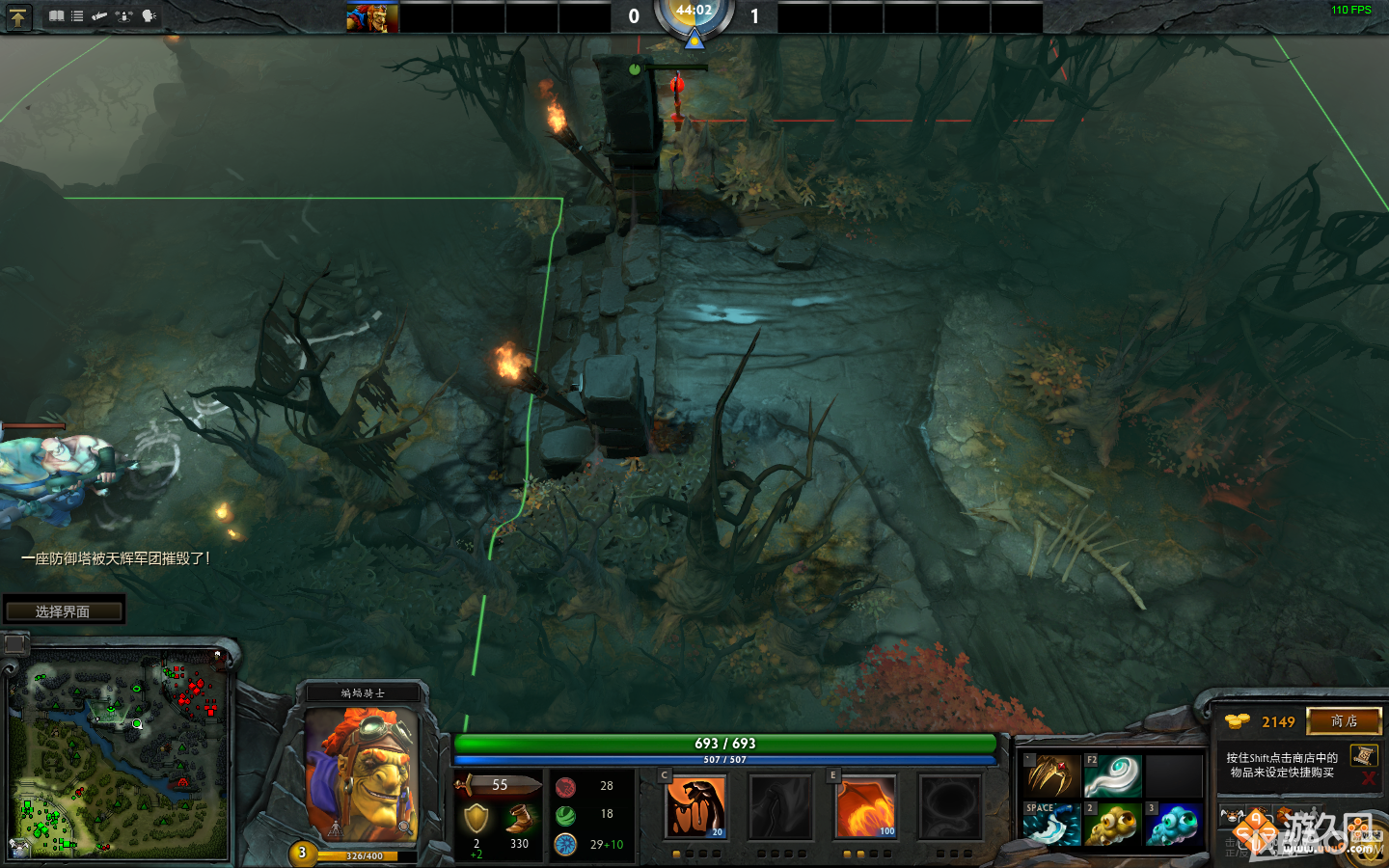Viewport: 1389px width, 868px height.
Task: Click the courier deliver-items arrow icon
Action: [123, 16]
